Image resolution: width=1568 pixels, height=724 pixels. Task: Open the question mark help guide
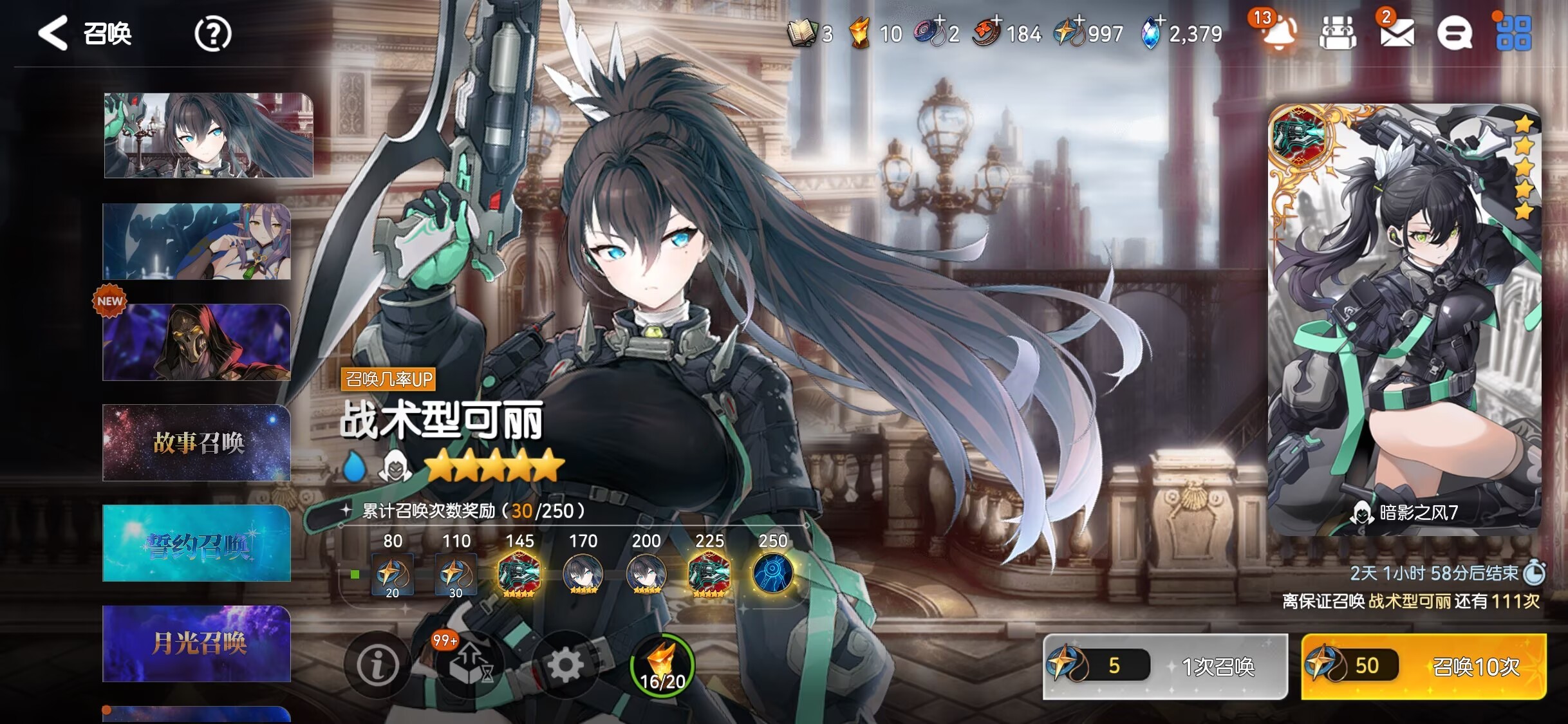212,34
